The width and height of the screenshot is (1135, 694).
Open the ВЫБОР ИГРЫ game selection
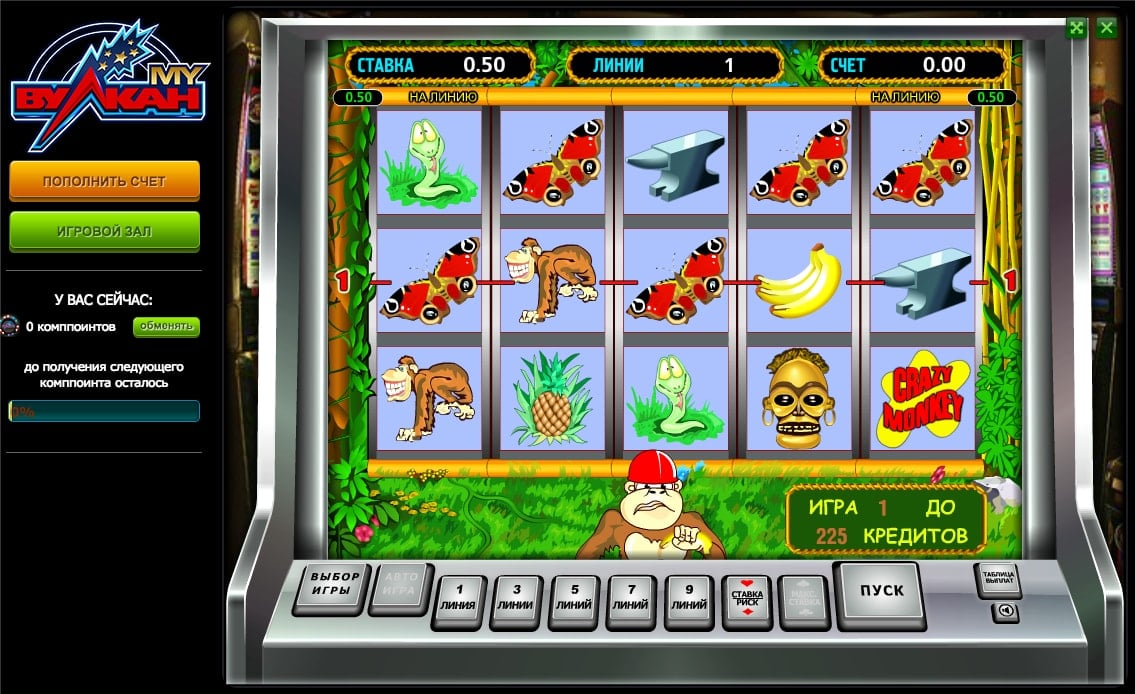point(334,585)
